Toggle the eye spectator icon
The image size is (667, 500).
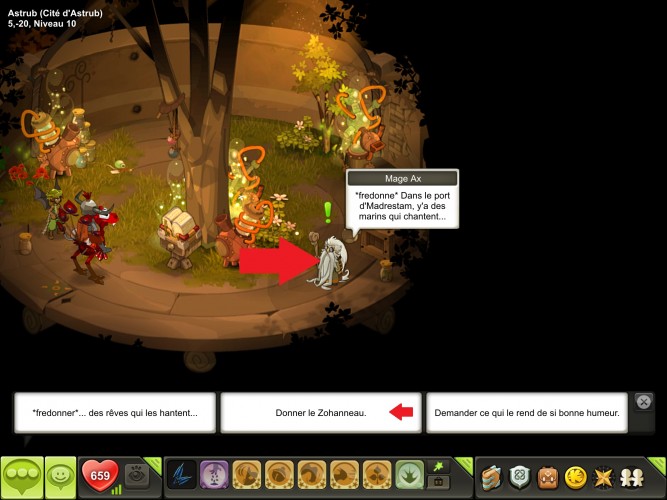pos(137,473)
